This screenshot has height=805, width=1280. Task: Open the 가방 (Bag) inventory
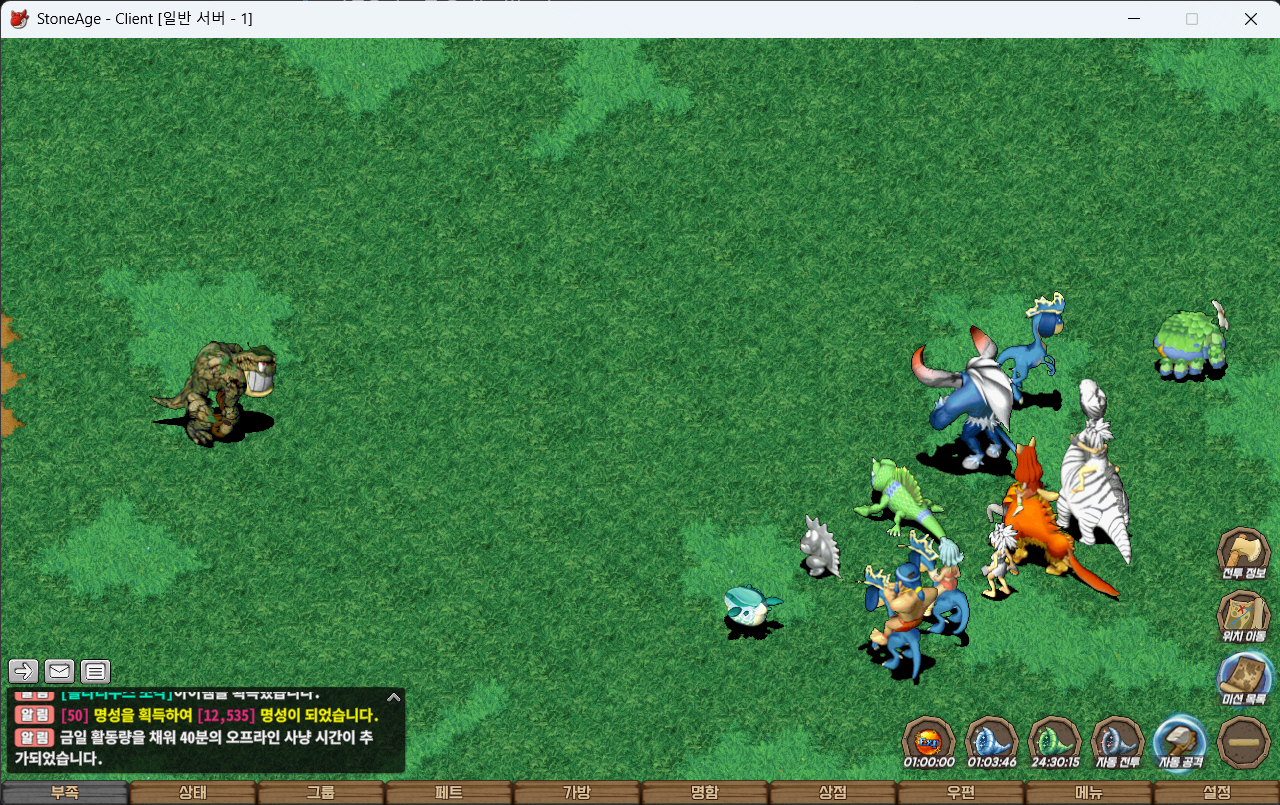point(576,792)
